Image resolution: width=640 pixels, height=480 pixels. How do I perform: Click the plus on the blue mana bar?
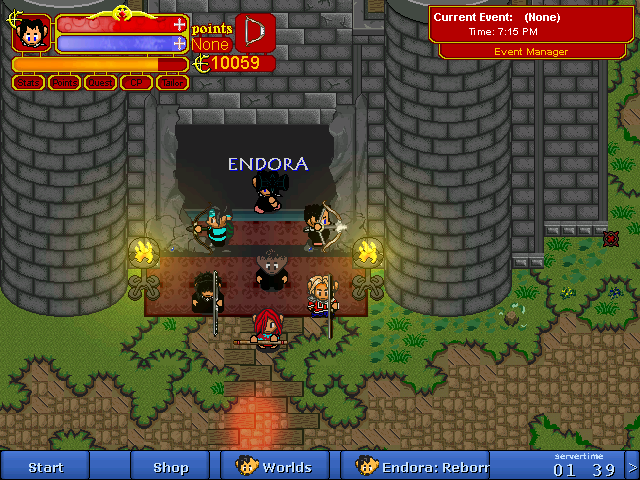[x=179, y=43]
